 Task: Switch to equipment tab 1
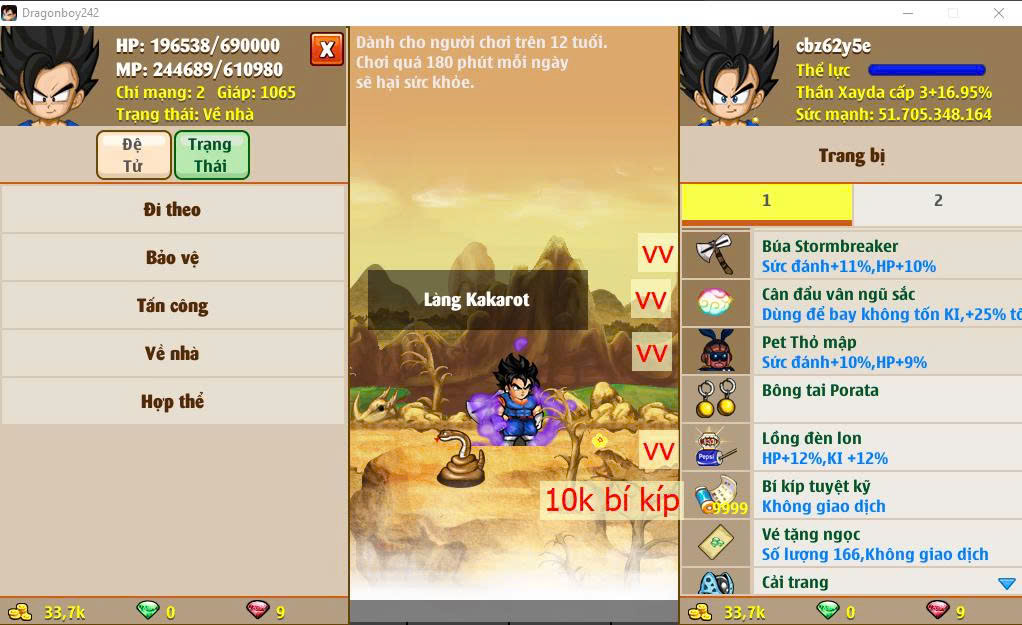[766, 201]
